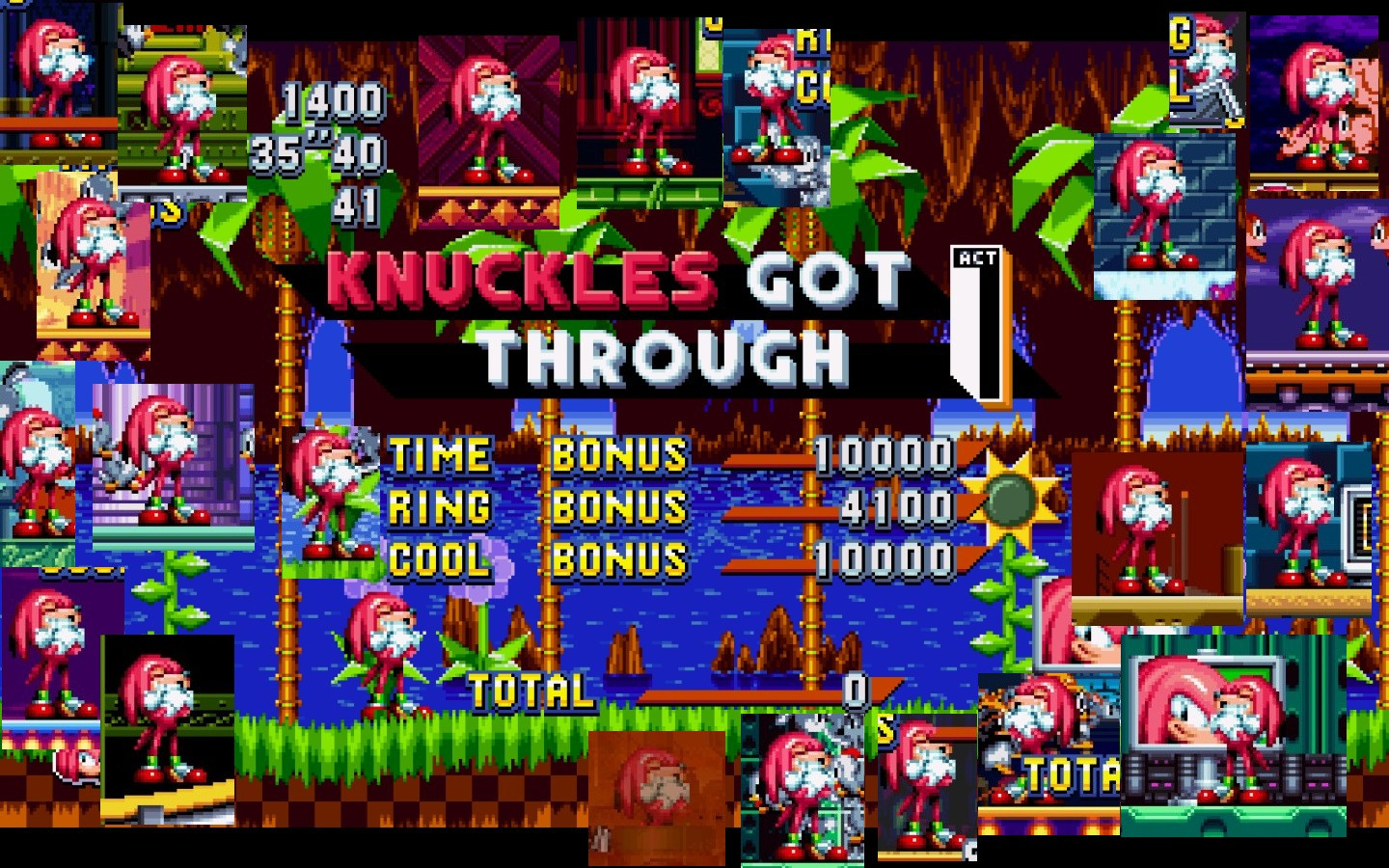Select the TOTAL results tab
This screenshot has height=868, width=1389.
coord(529,690)
